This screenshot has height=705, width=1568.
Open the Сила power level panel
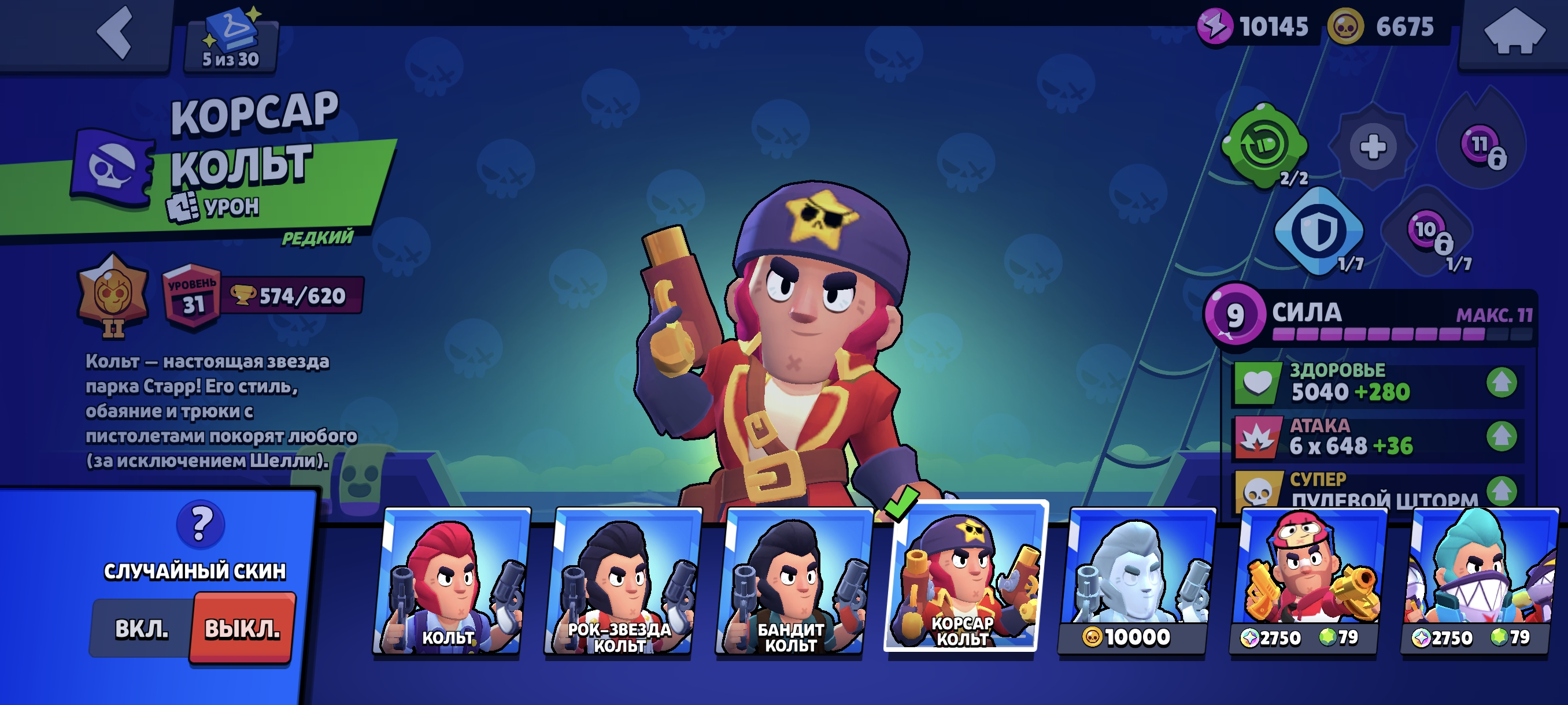(x=1370, y=316)
